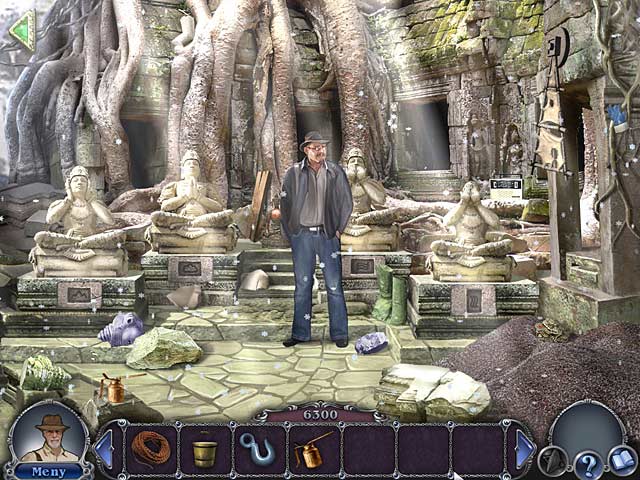Activate the dark round tool button
Viewport: 640px width, 480px height.
pyautogui.click(x=552, y=459)
